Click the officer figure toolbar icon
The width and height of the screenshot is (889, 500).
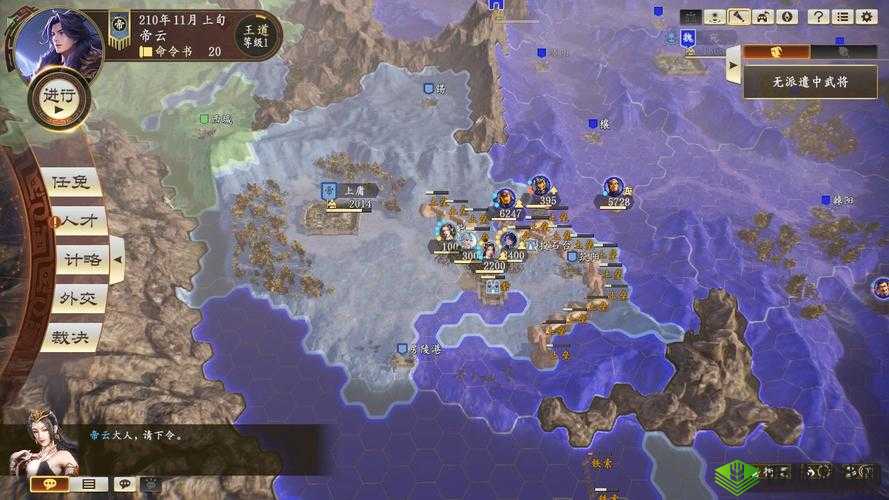(x=715, y=16)
